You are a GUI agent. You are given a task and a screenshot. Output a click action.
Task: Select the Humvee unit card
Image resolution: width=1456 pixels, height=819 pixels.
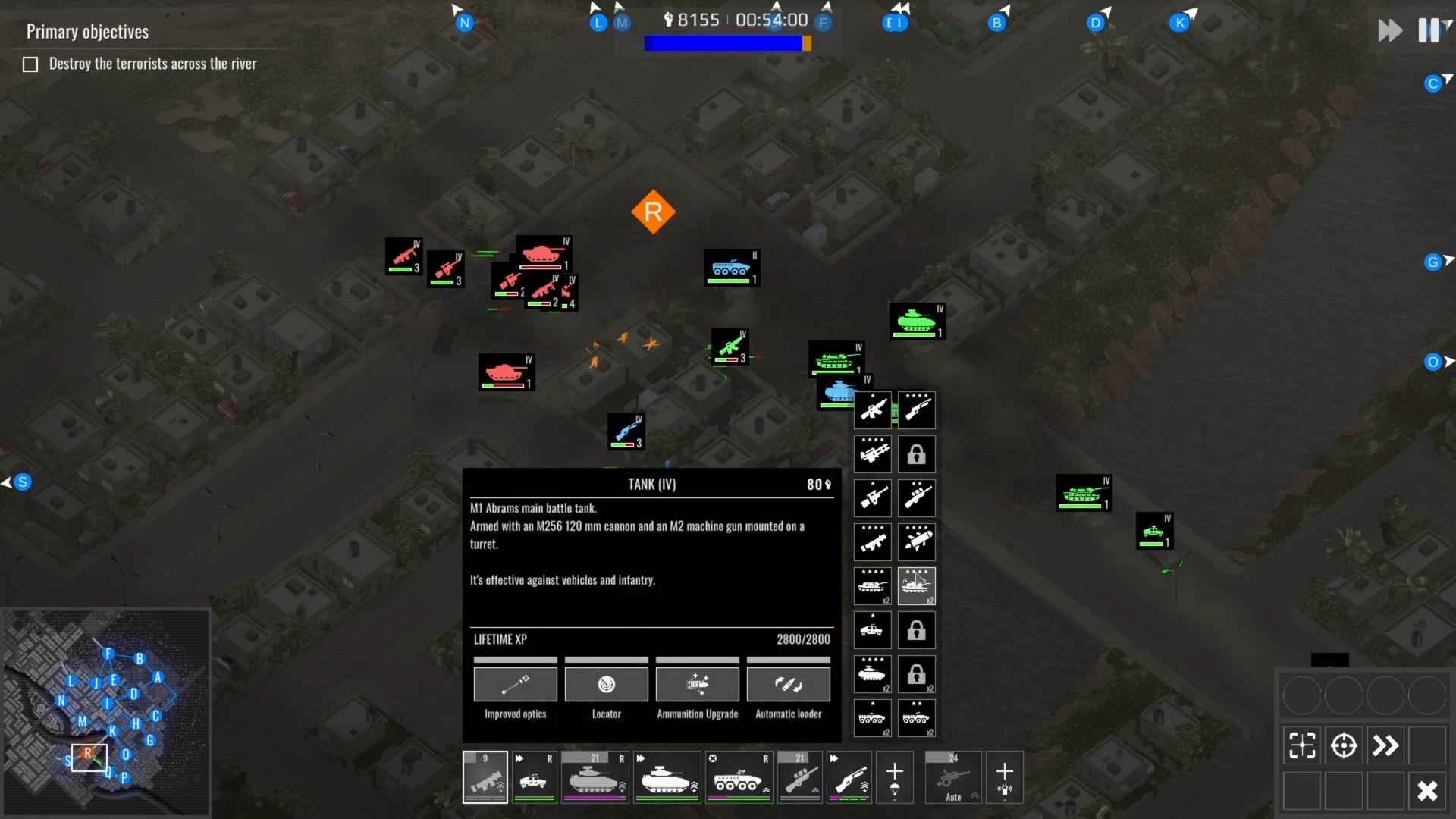pos(535,777)
